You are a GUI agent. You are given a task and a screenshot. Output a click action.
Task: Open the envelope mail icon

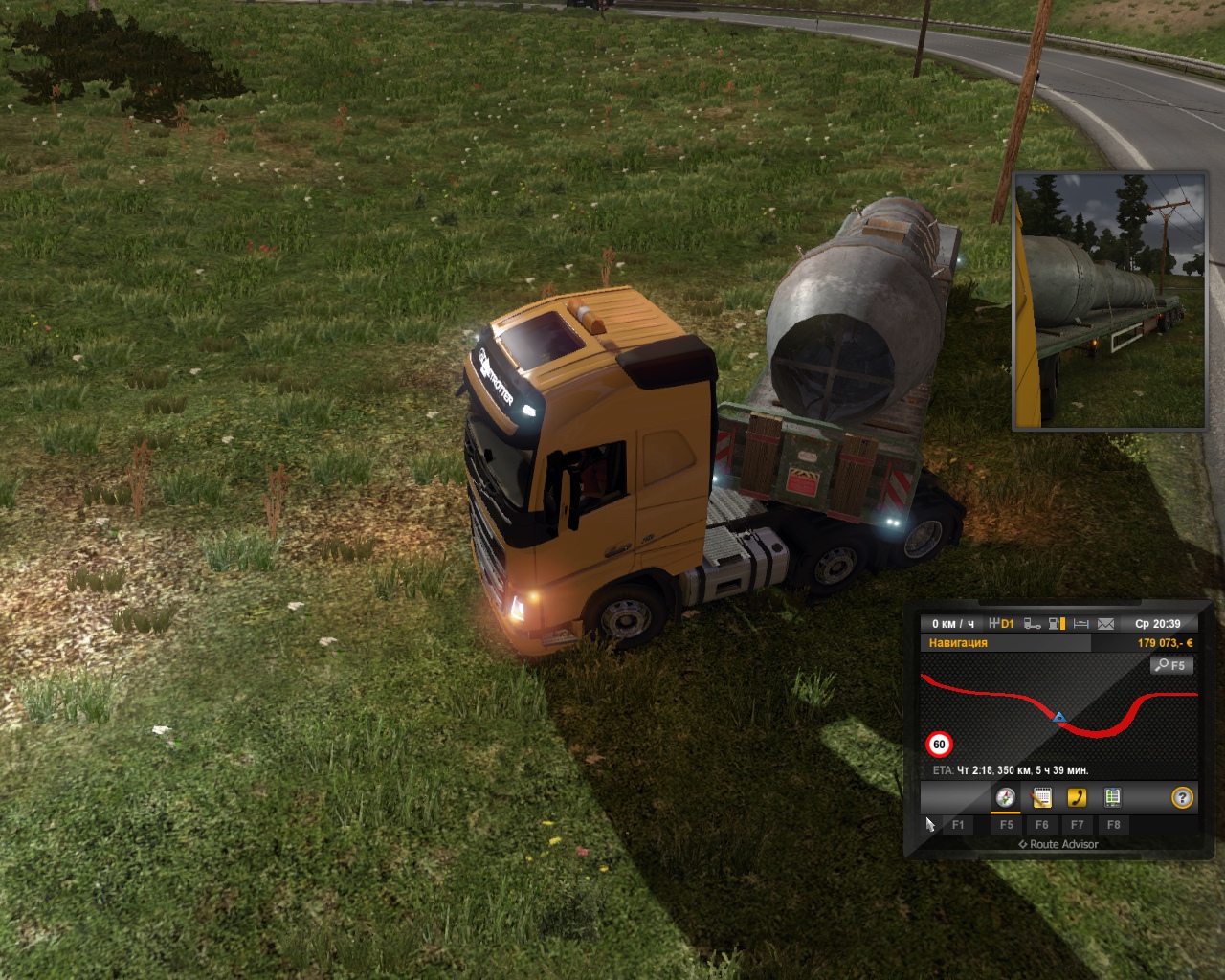pyautogui.click(x=1105, y=624)
